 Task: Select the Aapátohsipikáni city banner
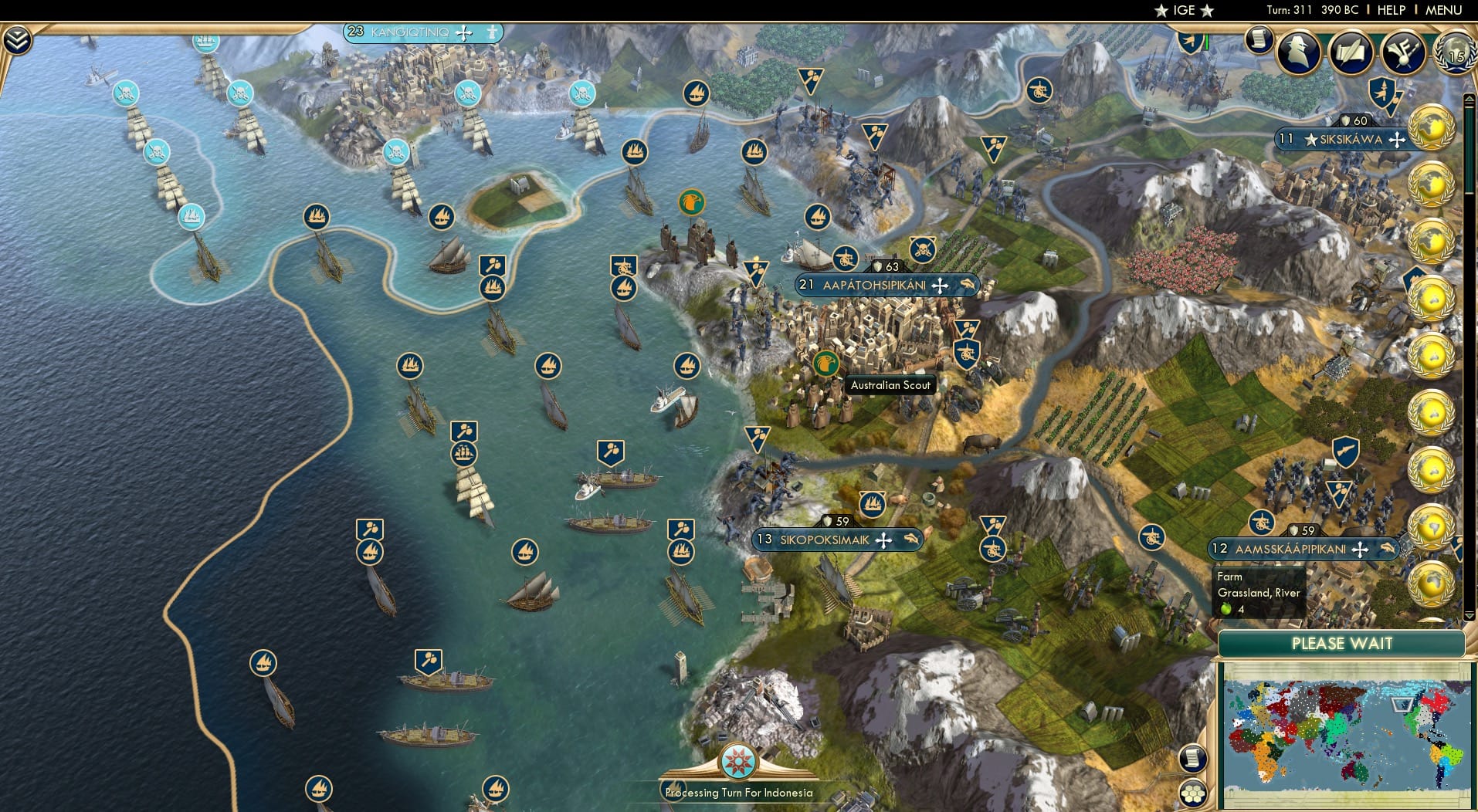click(885, 284)
